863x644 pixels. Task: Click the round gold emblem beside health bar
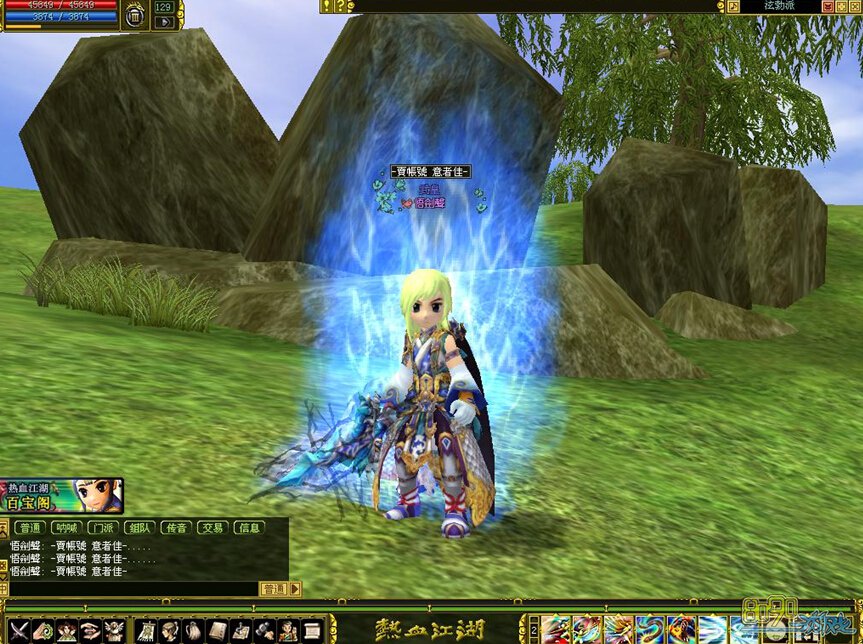coord(136,17)
